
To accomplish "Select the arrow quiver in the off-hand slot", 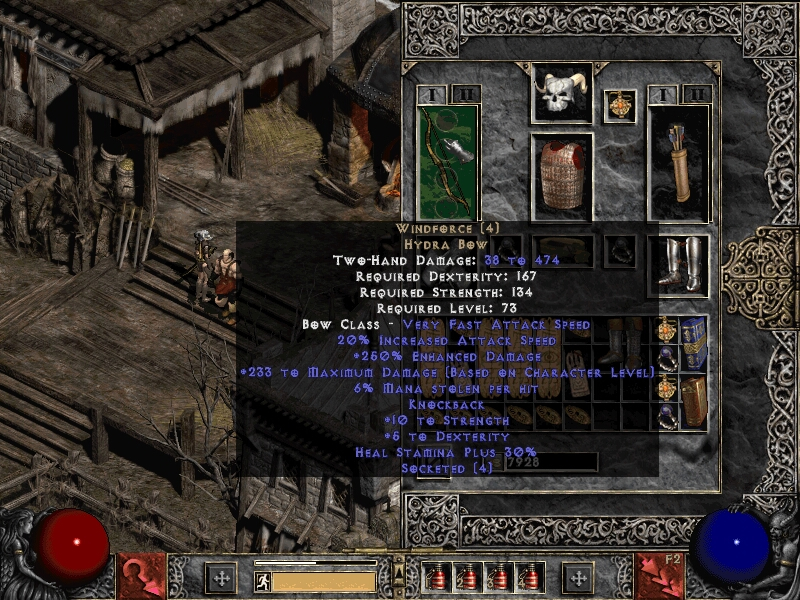I will [679, 160].
